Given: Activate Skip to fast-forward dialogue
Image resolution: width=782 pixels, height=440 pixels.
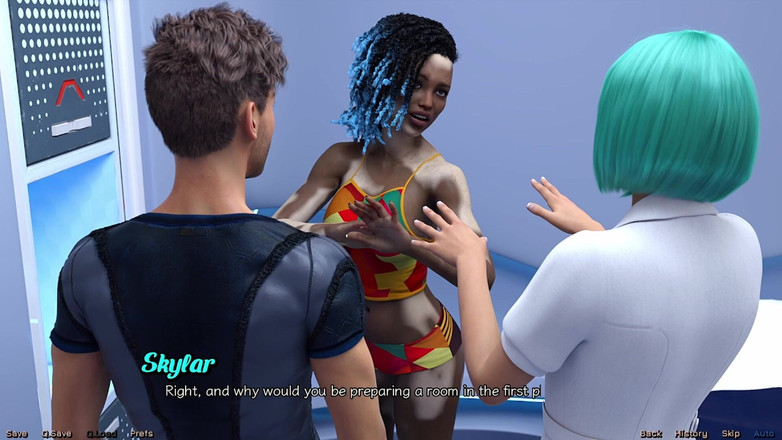Looking at the screenshot, I should (731, 433).
